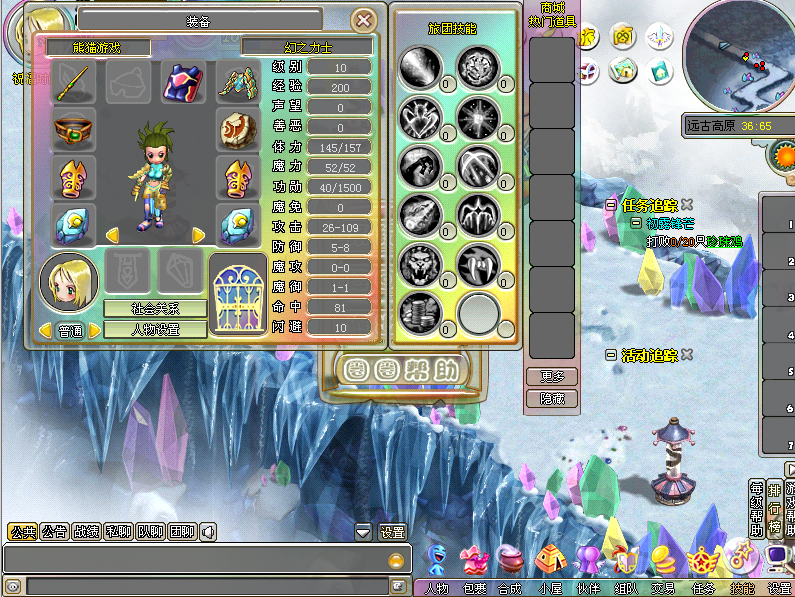The height and width of the screenshot is (597, 795).
Task: Open chat 设置 settings button
Action: tap(393, 532)
